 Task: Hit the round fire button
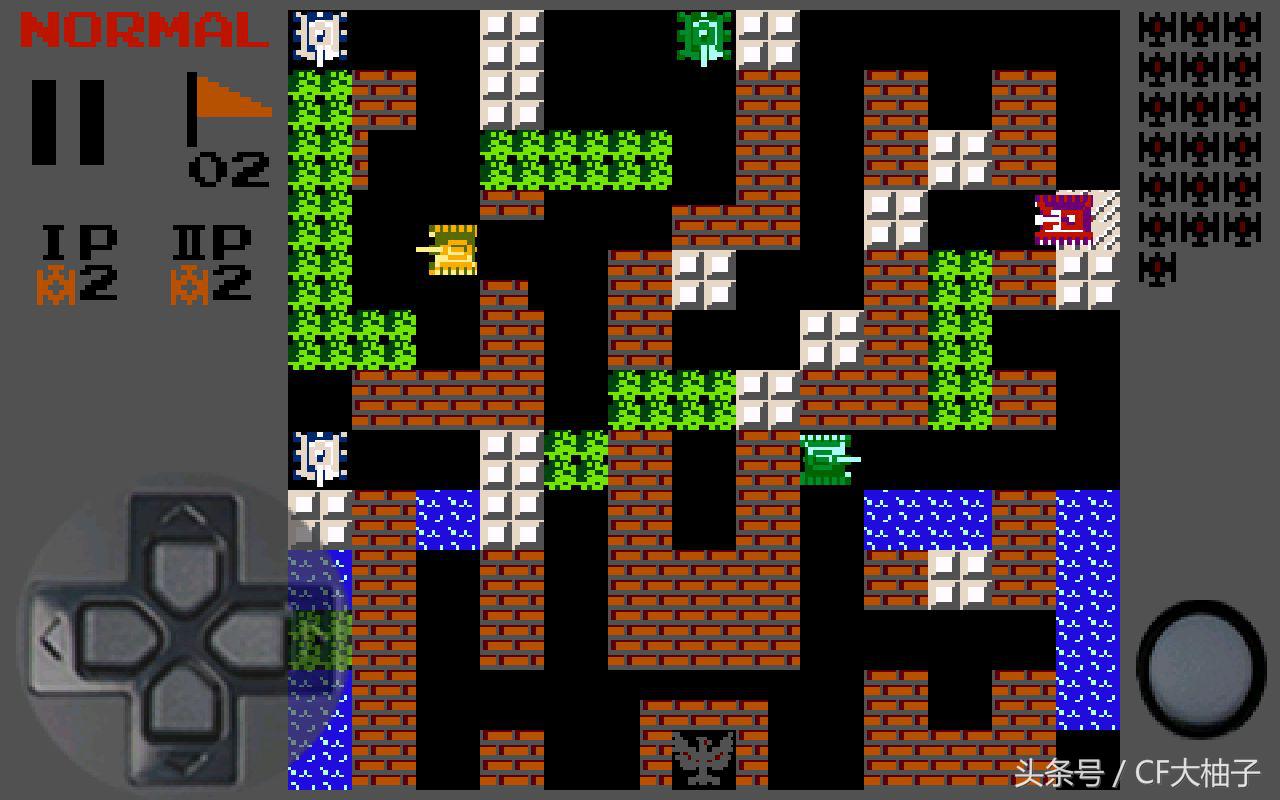point(1201,668)
